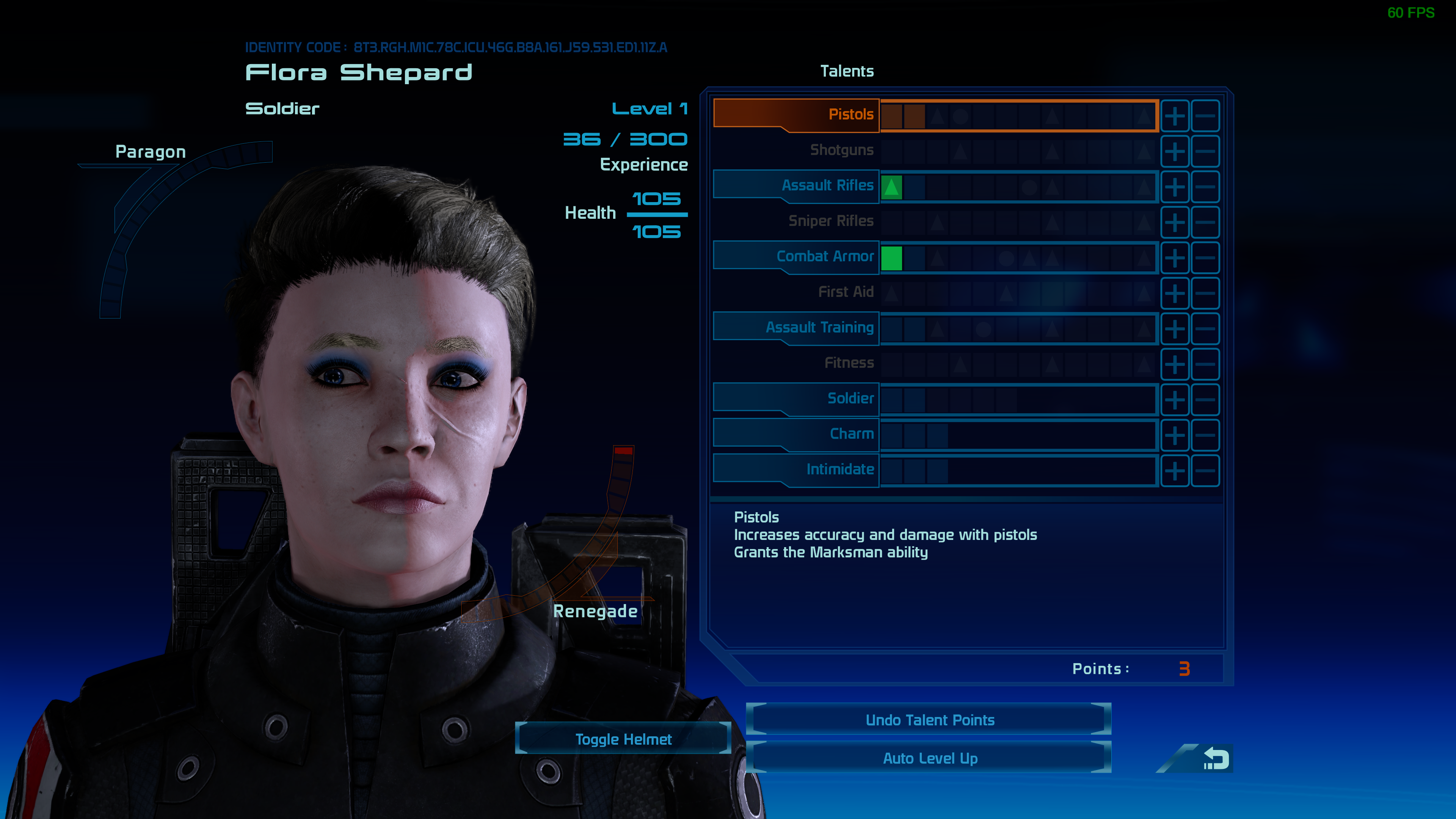Increase the Fitness talent
The height and width of the screenshot is (819, 1456).
tap(1175, 364)
